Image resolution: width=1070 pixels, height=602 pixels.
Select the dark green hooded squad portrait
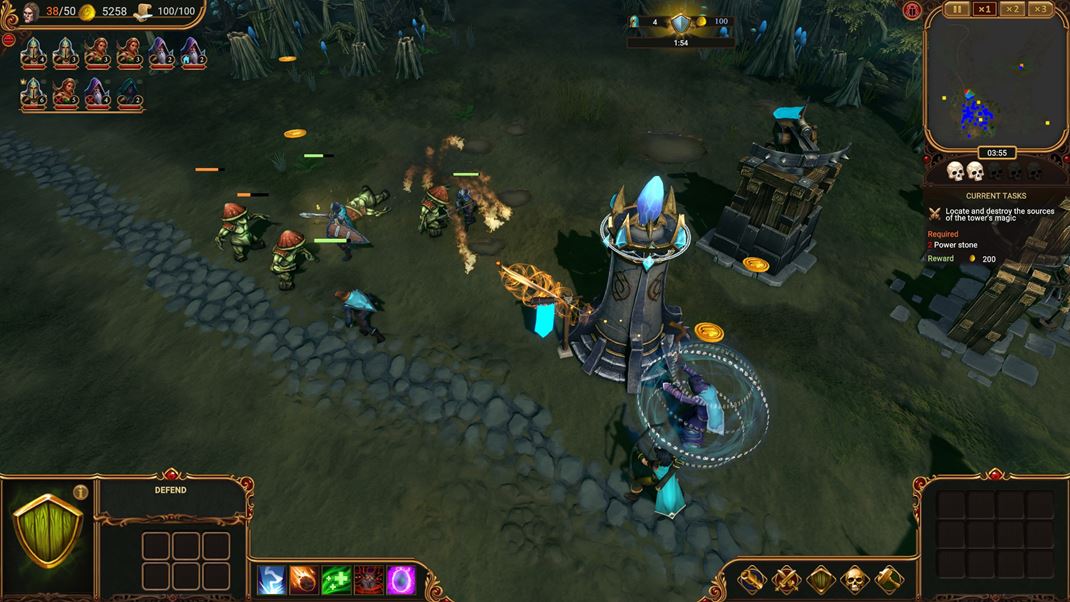(x=129, y=92)
